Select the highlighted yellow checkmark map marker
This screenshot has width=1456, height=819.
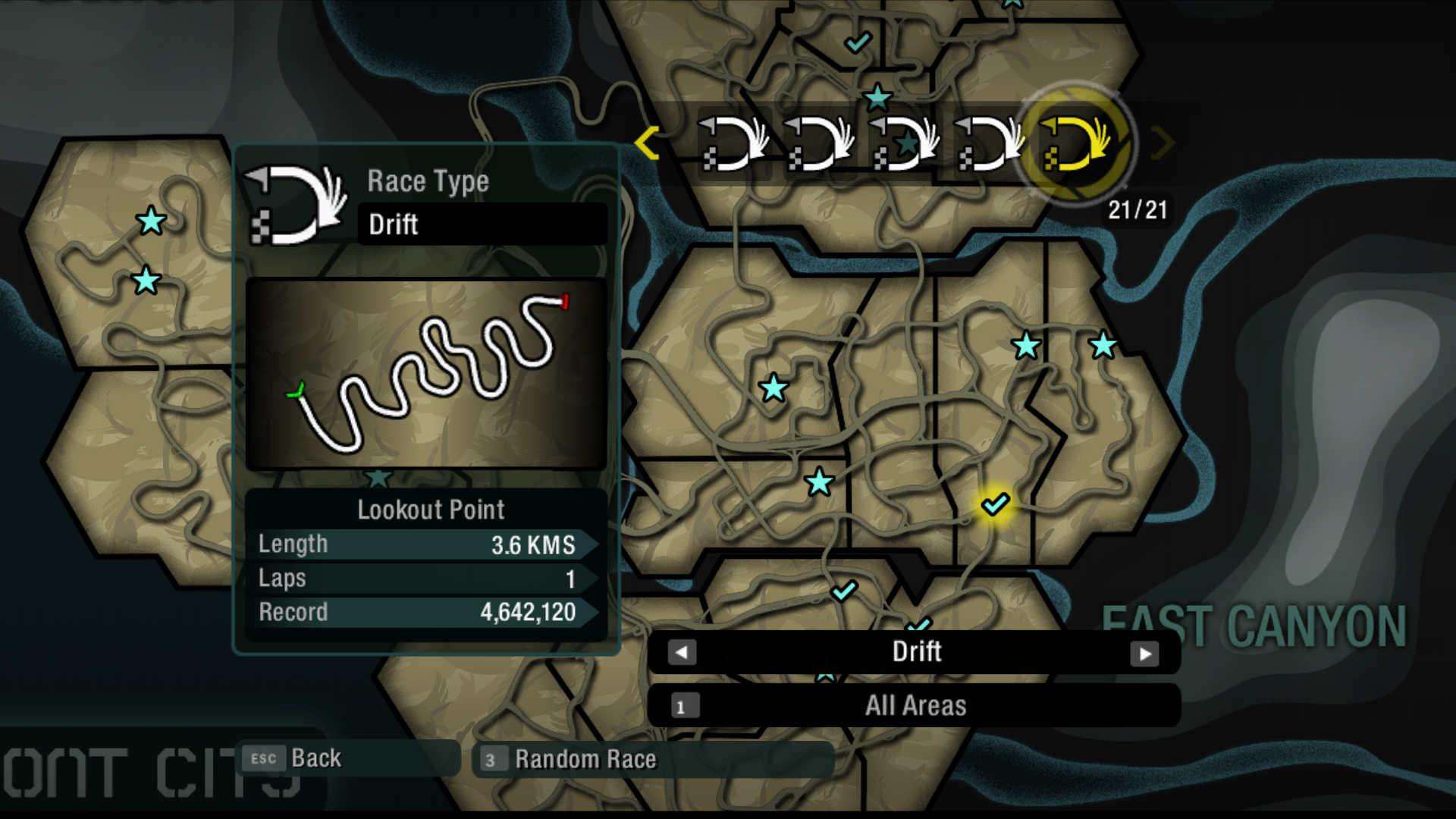[995, 504]
